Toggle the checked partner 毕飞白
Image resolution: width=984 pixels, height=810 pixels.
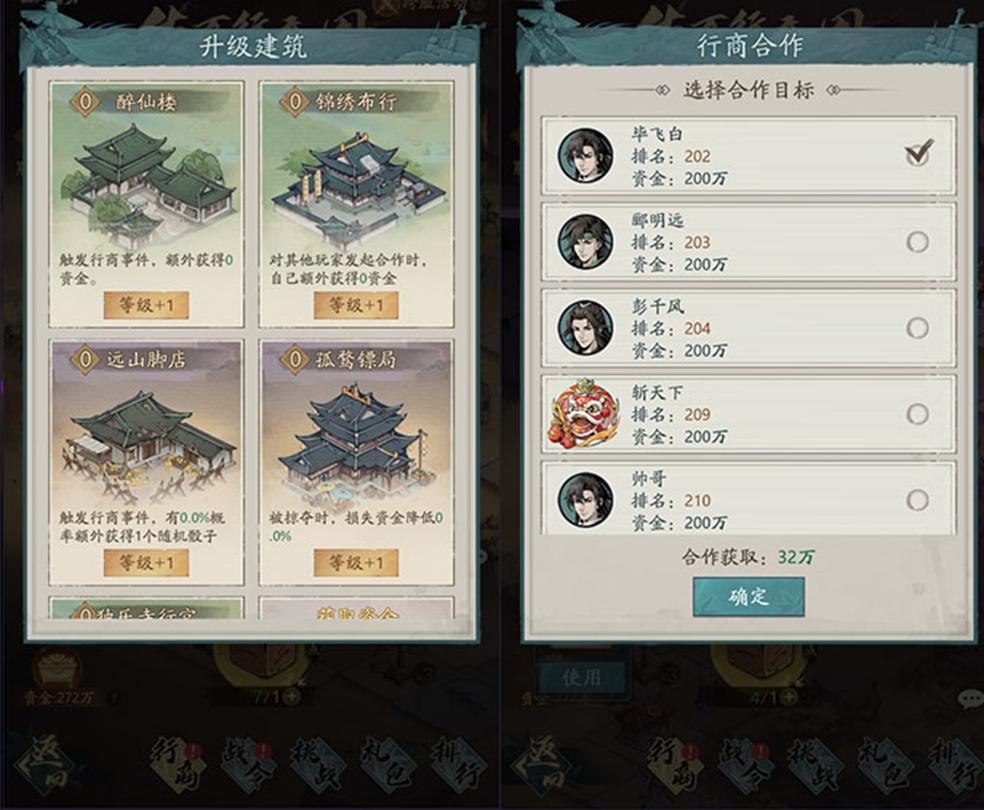click(x=917, y=155)
